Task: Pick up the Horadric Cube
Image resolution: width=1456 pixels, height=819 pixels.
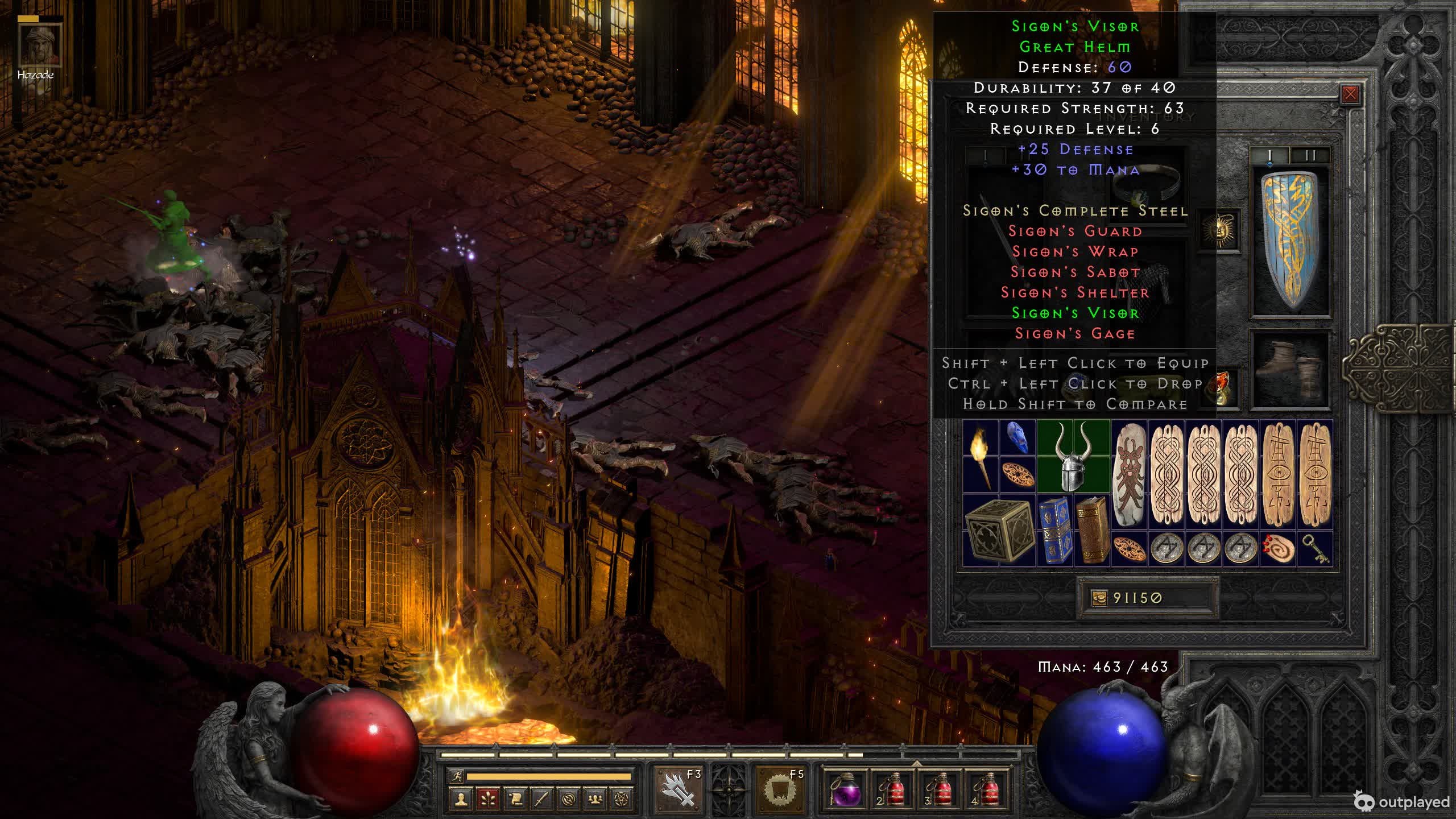Action: (x=999, y=531)
